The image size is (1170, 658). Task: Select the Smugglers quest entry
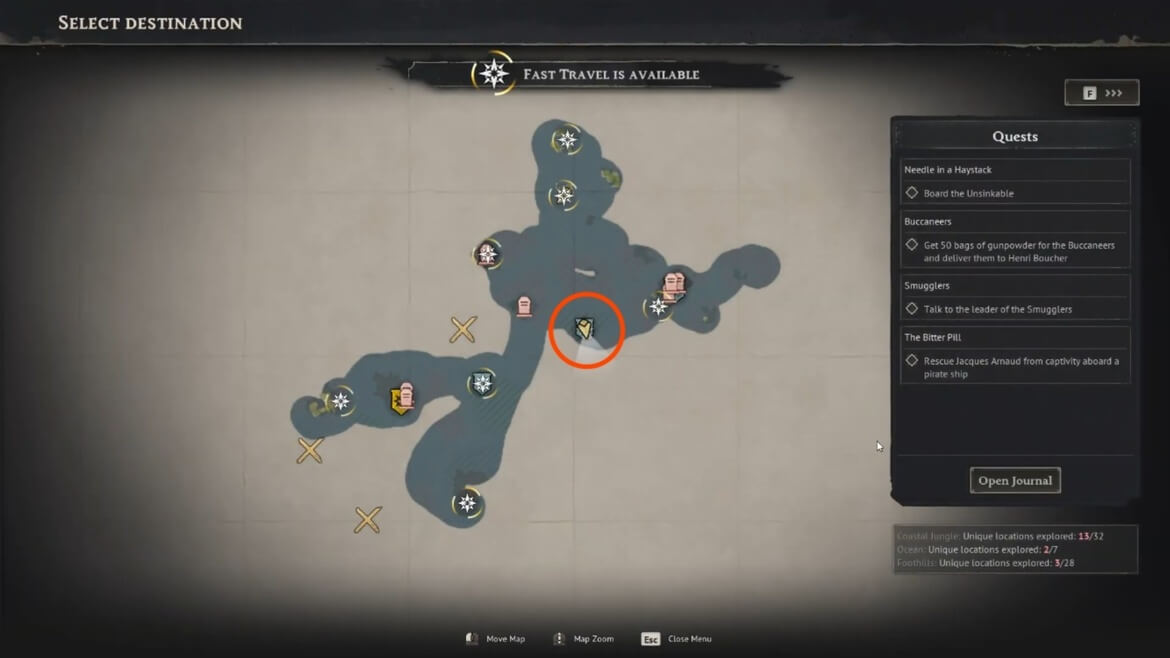[x=1016, y=297]
